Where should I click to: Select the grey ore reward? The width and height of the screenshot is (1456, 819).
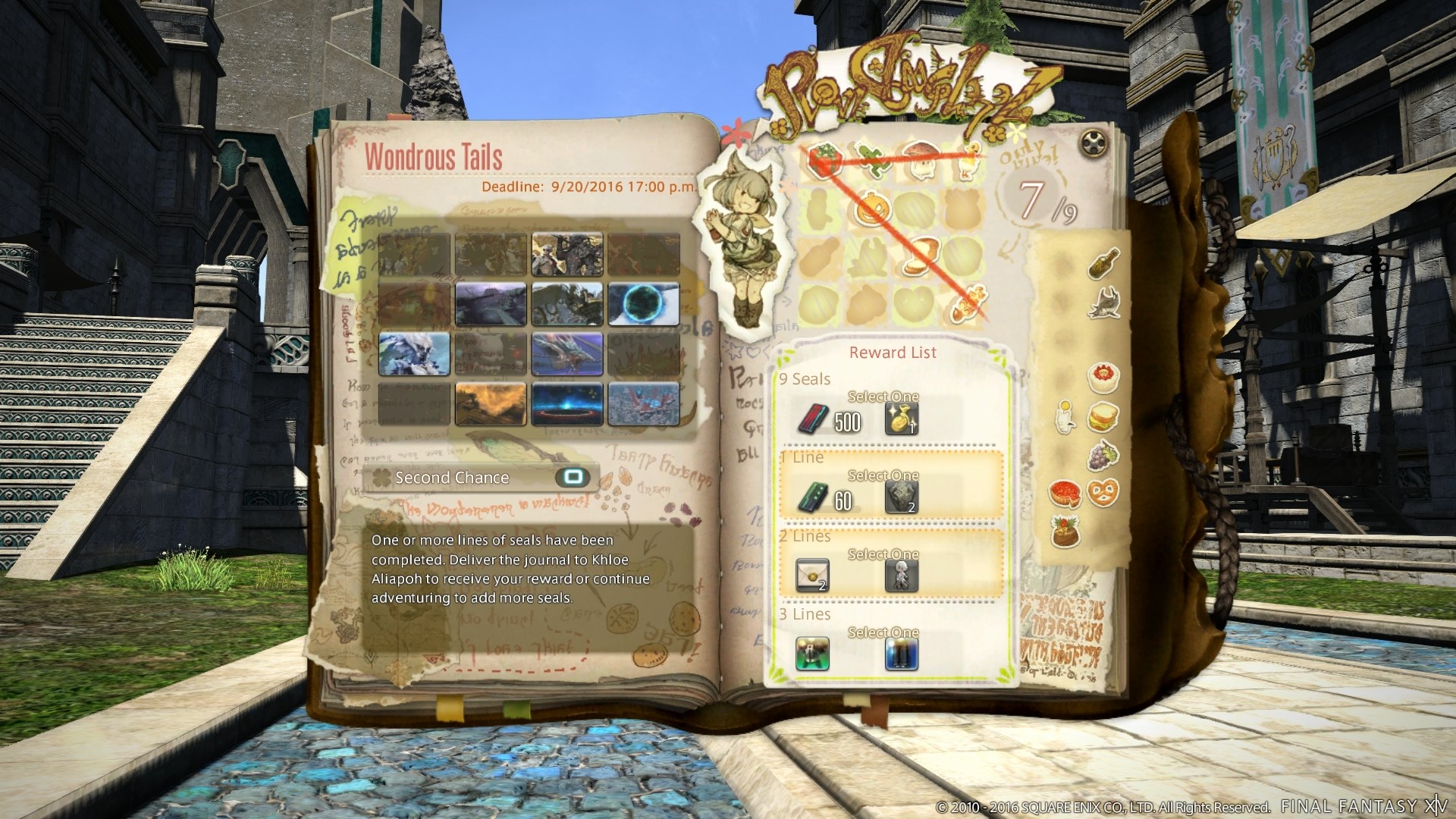coord(902,498)
